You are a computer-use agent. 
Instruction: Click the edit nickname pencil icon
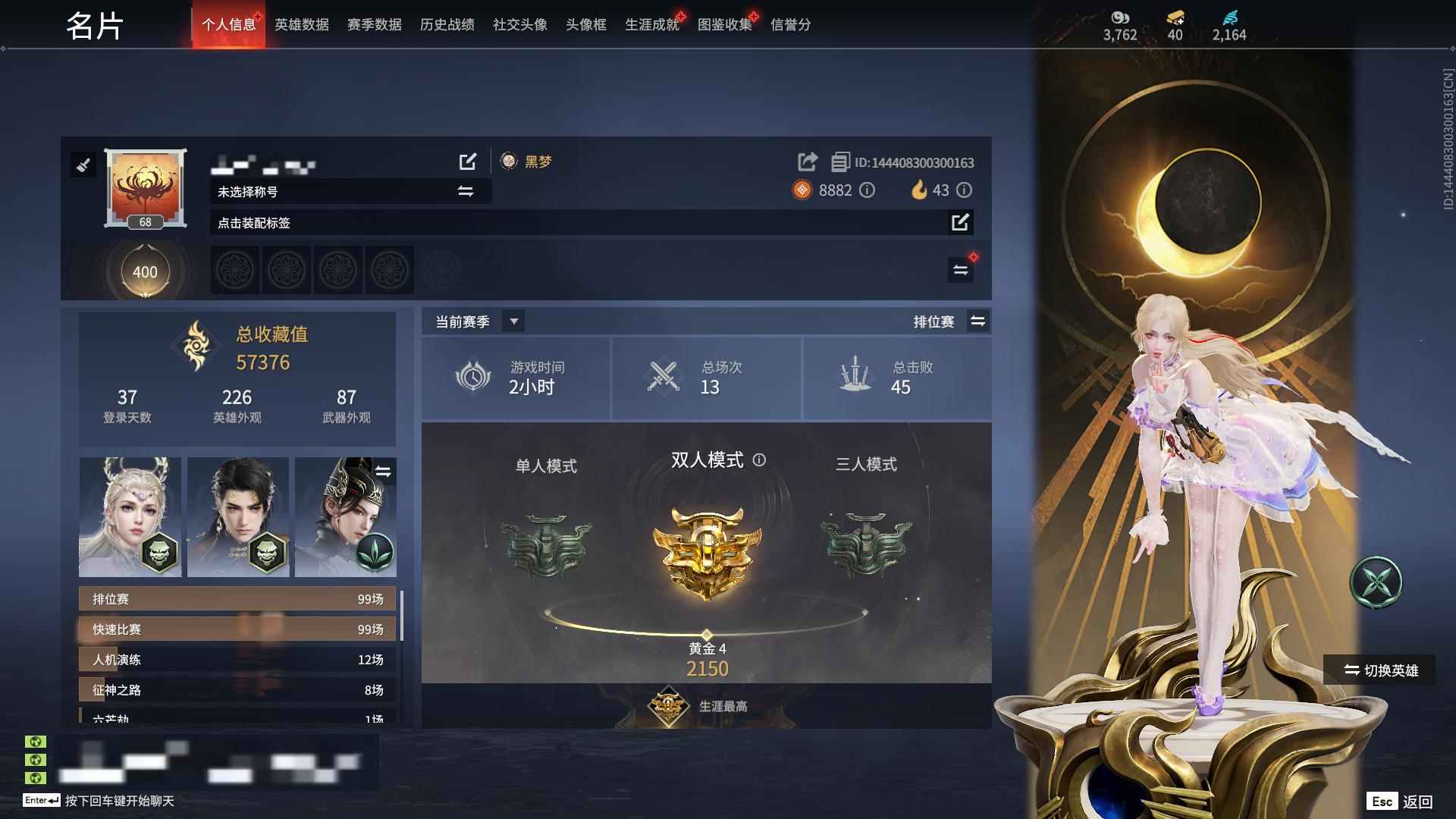pyautogui.click(x=469, y=162)
